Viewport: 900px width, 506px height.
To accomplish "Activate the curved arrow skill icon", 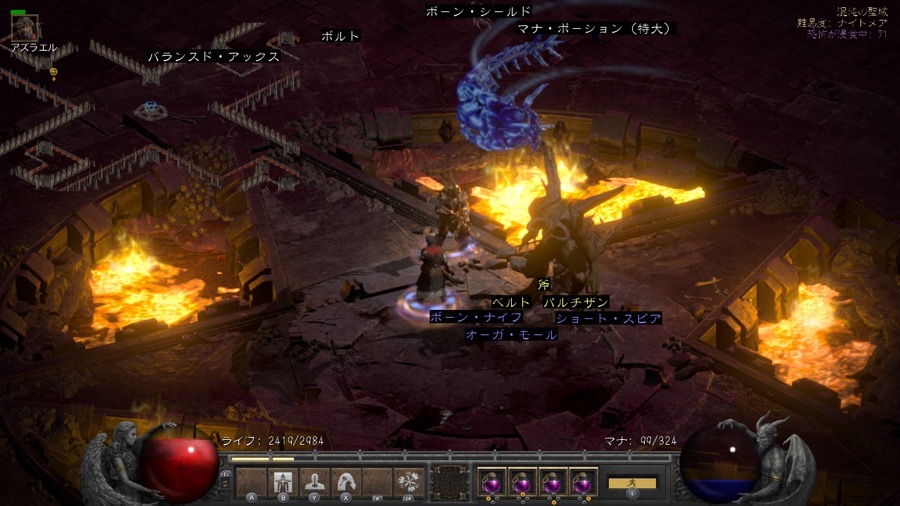I will click(346, 482).
